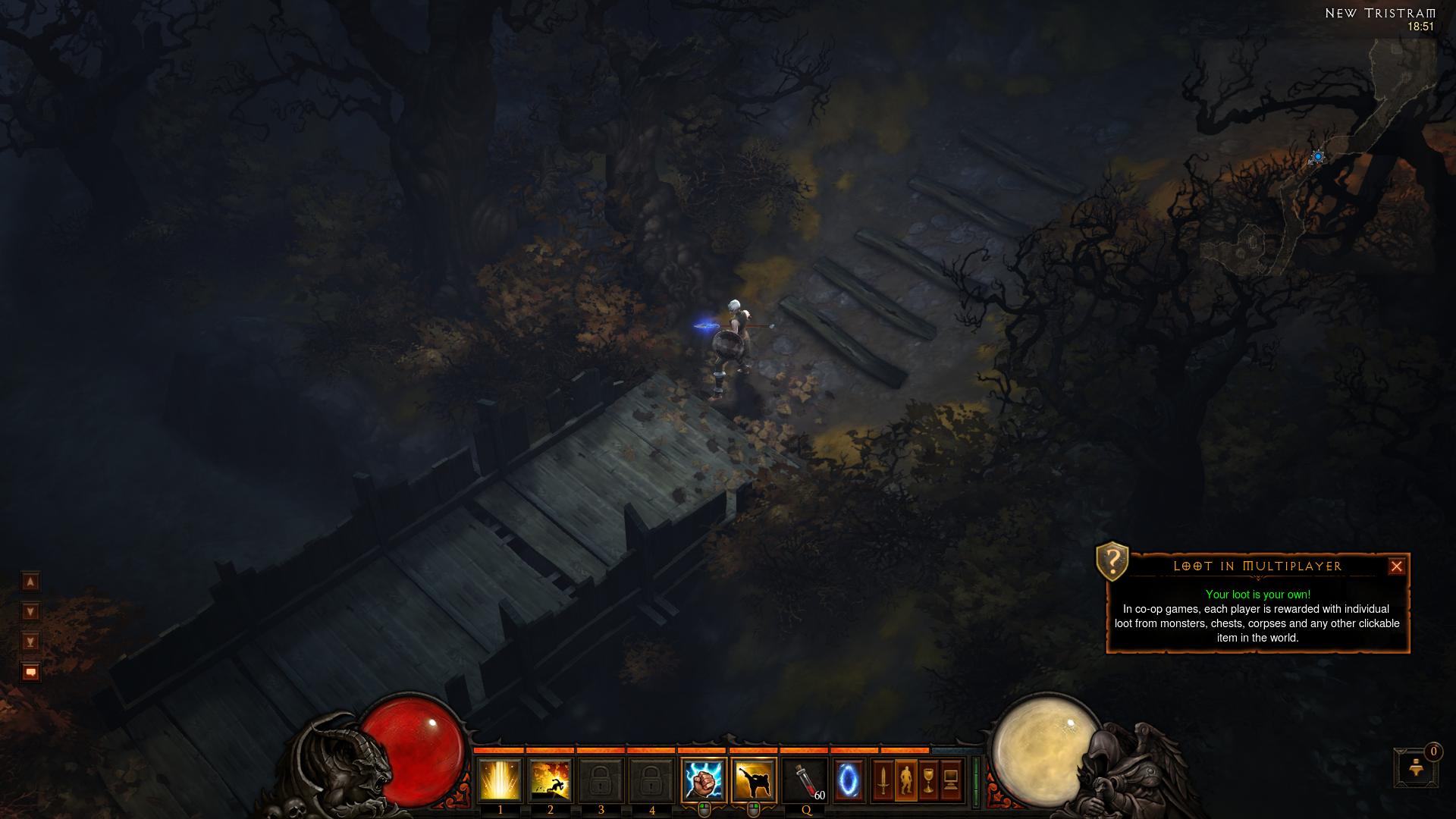The image size is (1456, 819).
Task: Open the character silhouette menu button
Action: [x=905, y=780]
